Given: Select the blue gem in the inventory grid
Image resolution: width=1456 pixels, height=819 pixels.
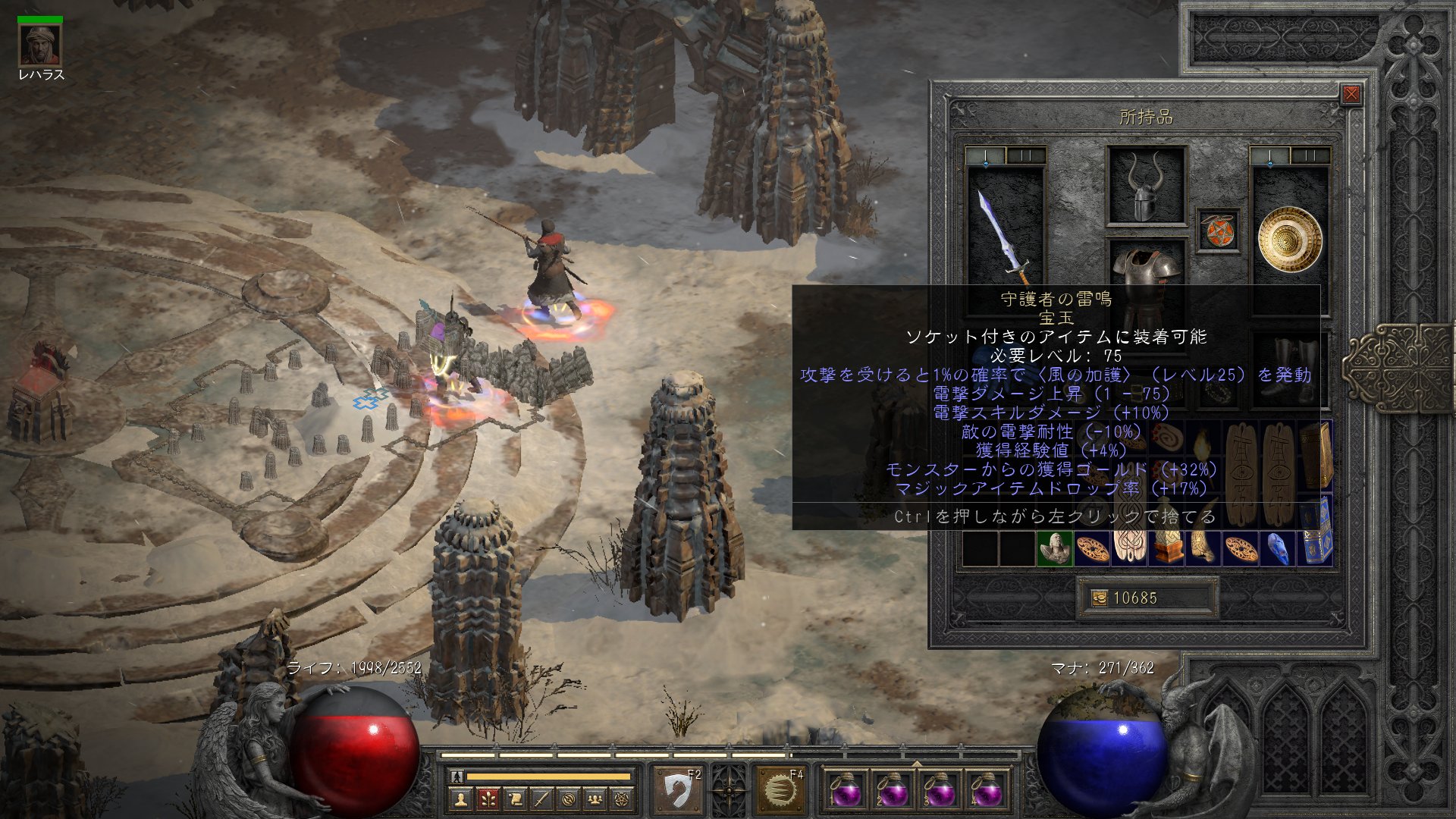Looking at the screenshot, I should coord(1278,548).
